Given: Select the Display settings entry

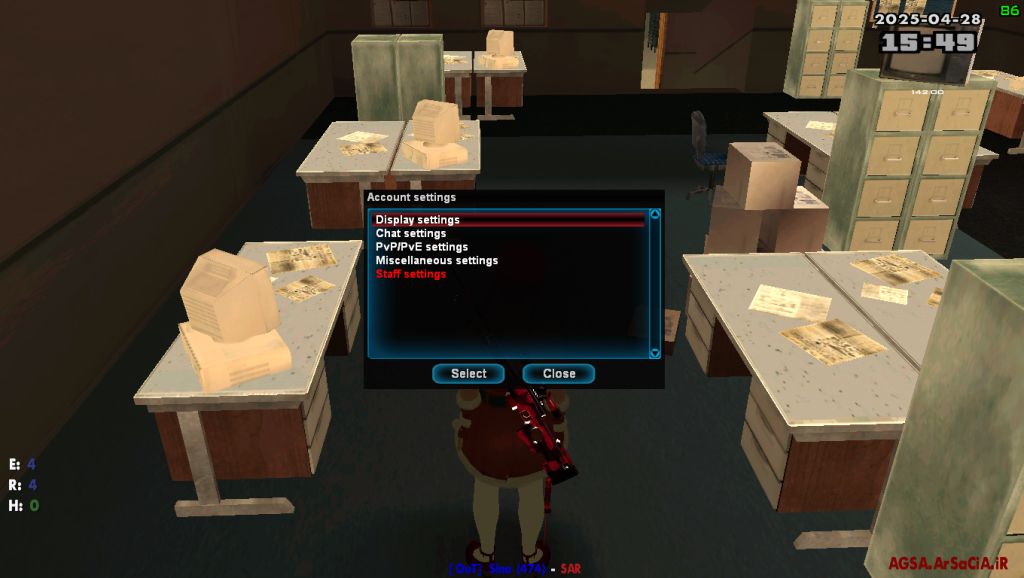Looking at the screenshot, I should point(418,220).
